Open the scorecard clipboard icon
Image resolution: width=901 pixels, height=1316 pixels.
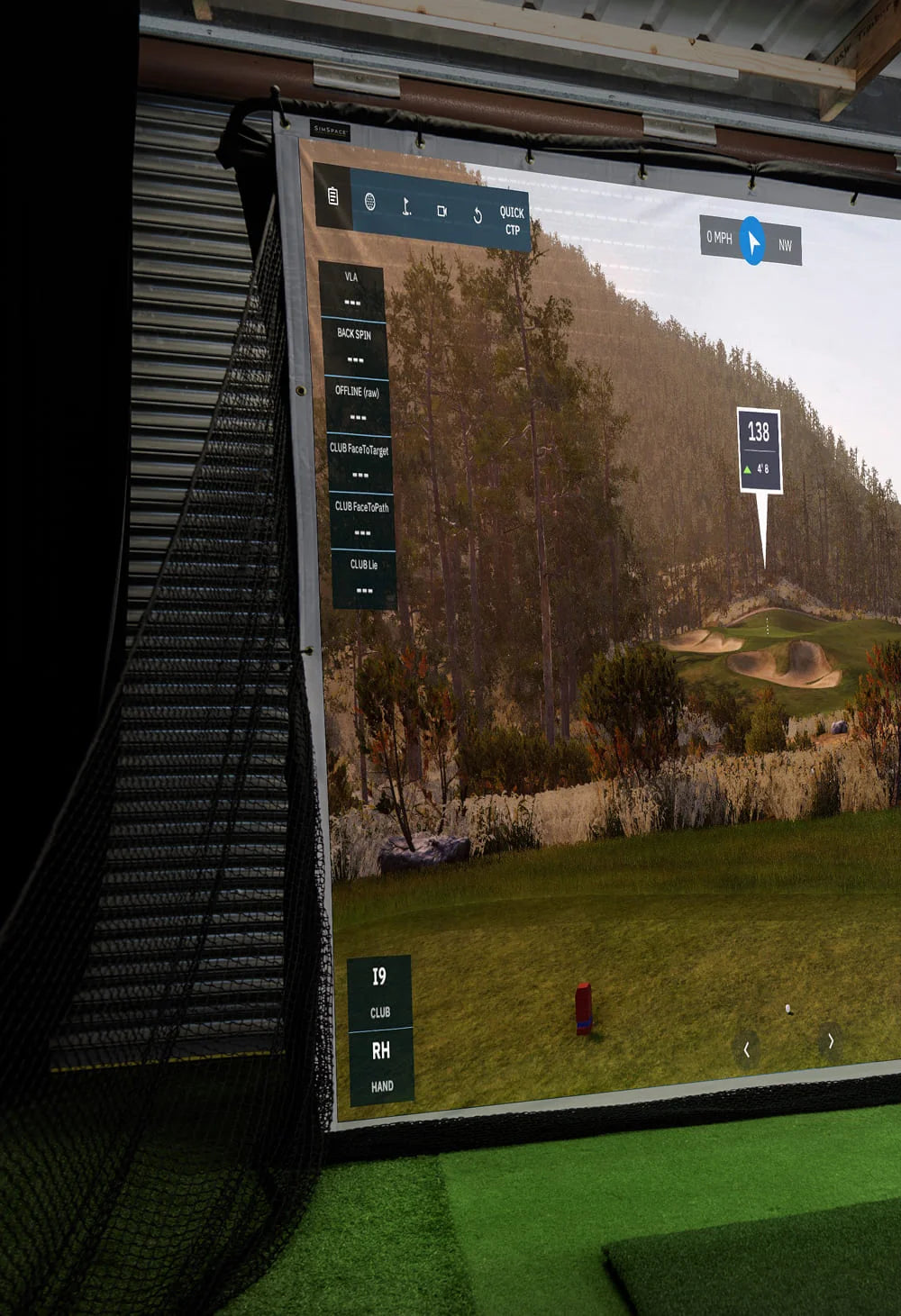[x=333, y=196]
